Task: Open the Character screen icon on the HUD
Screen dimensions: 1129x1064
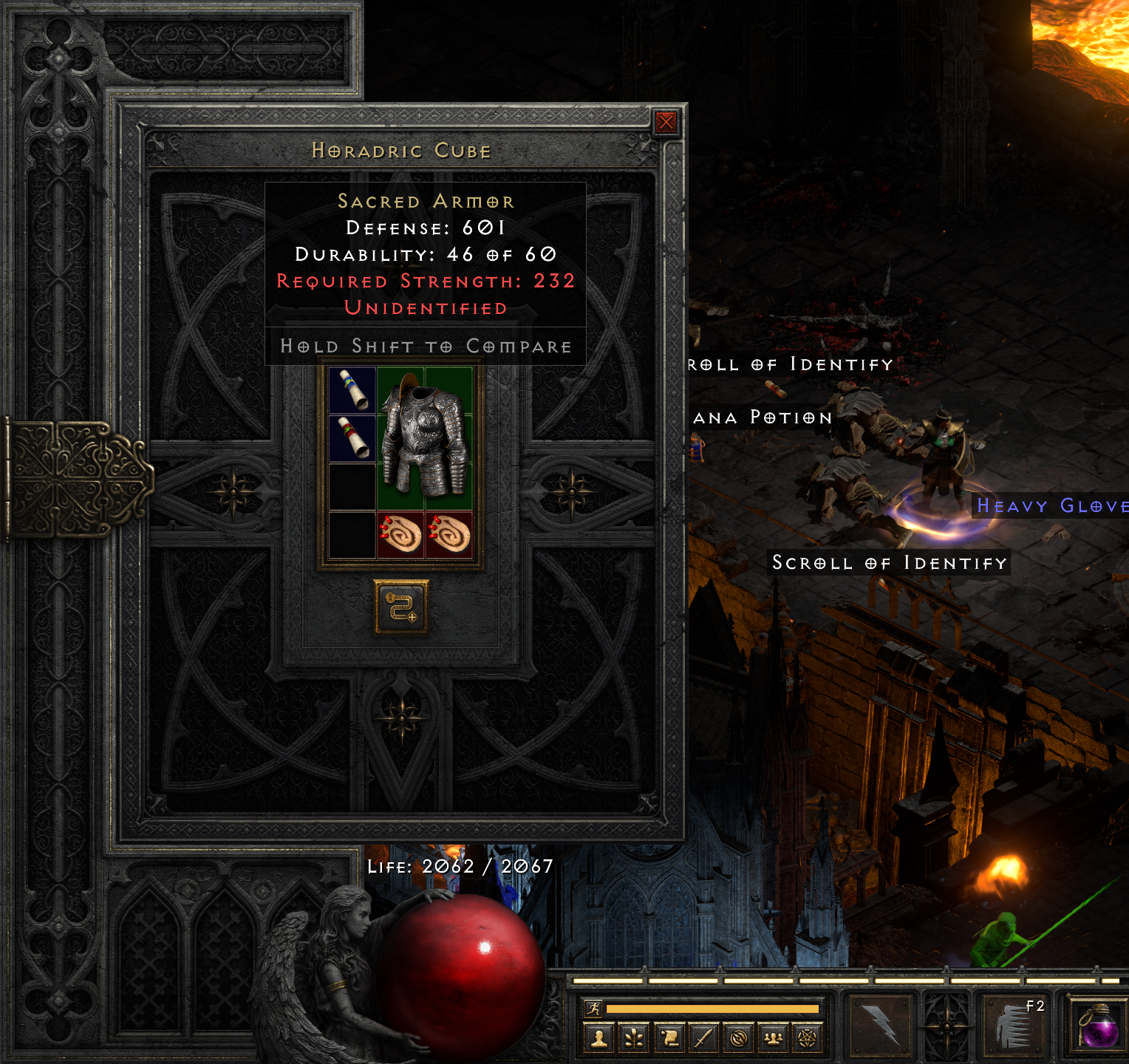Action: [x=601, y=1037]
